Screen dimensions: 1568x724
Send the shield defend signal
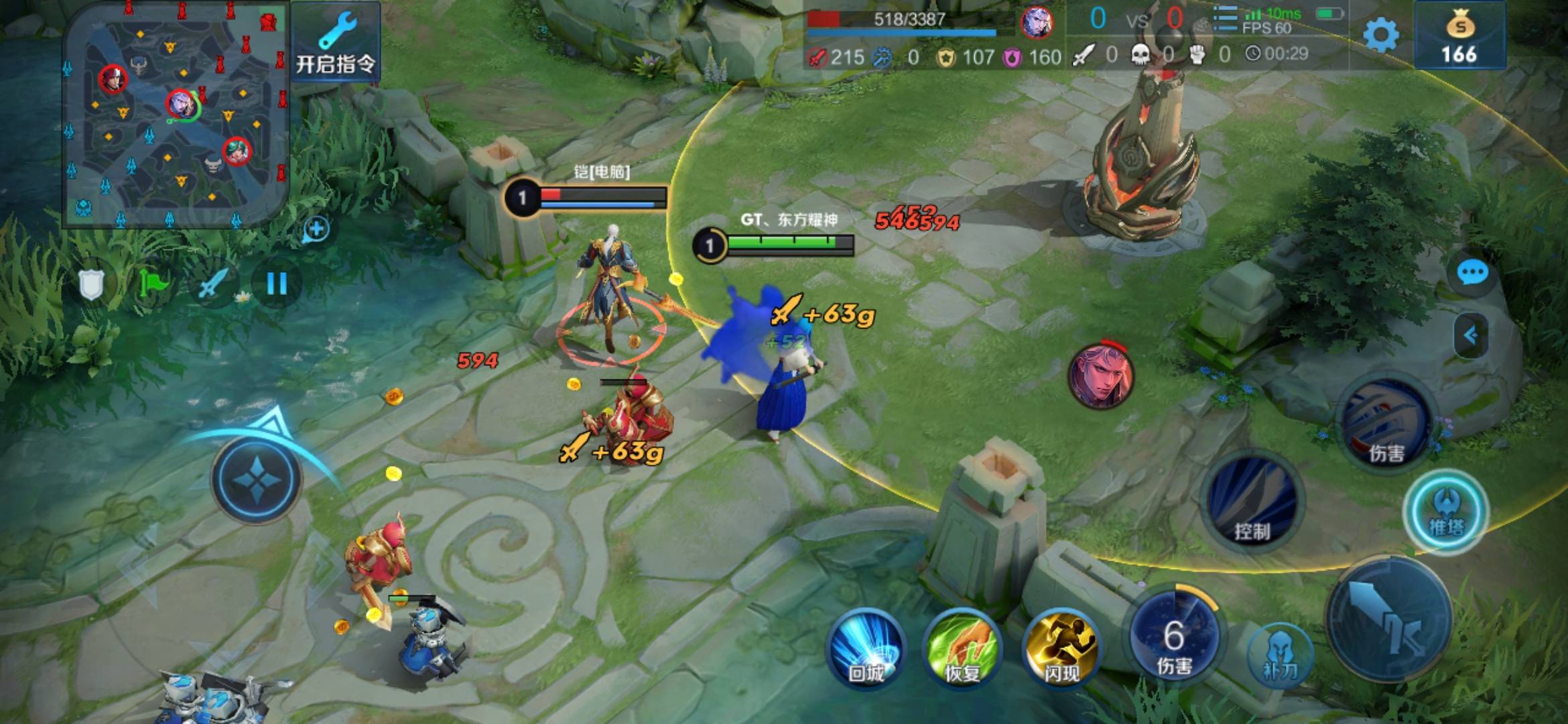click(92, 285)
